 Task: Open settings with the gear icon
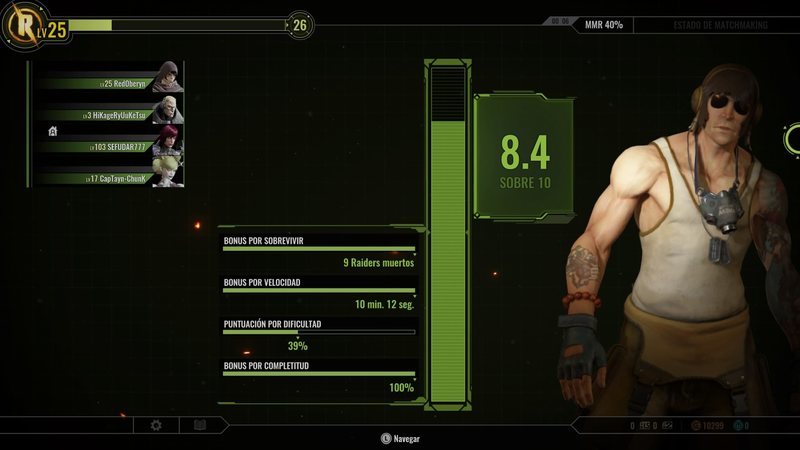pos(156,425)
